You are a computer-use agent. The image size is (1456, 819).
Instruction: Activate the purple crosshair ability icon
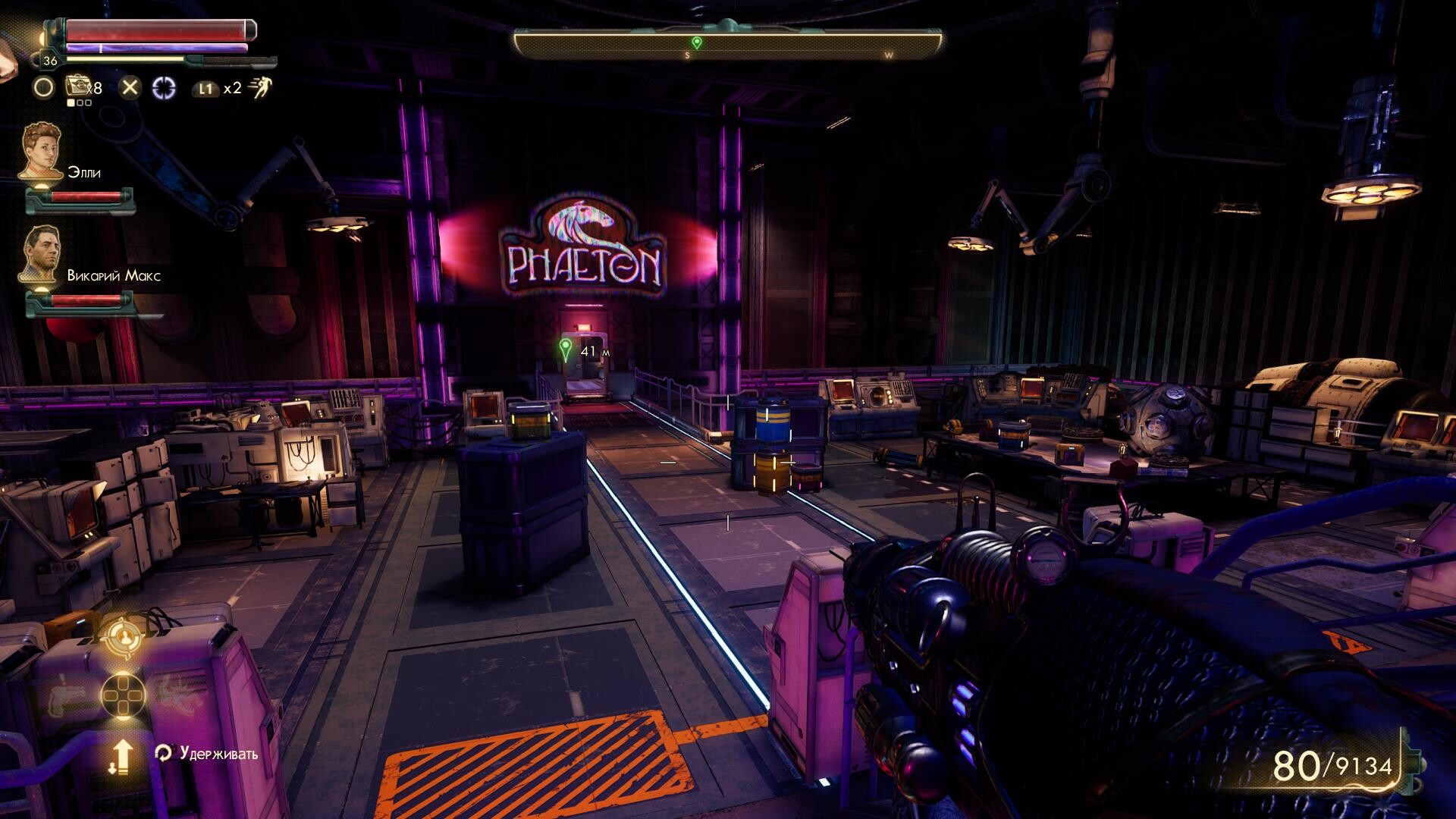(x=164, y=88)
